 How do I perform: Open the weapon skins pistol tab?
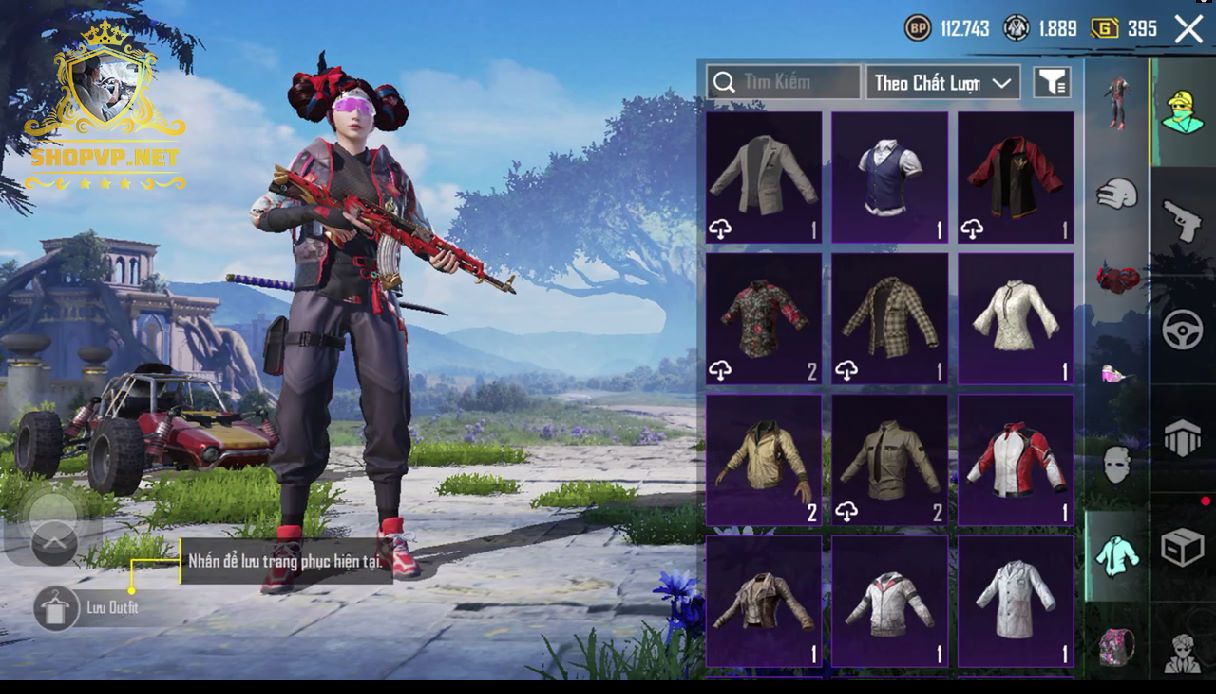tap(1182, 220)
